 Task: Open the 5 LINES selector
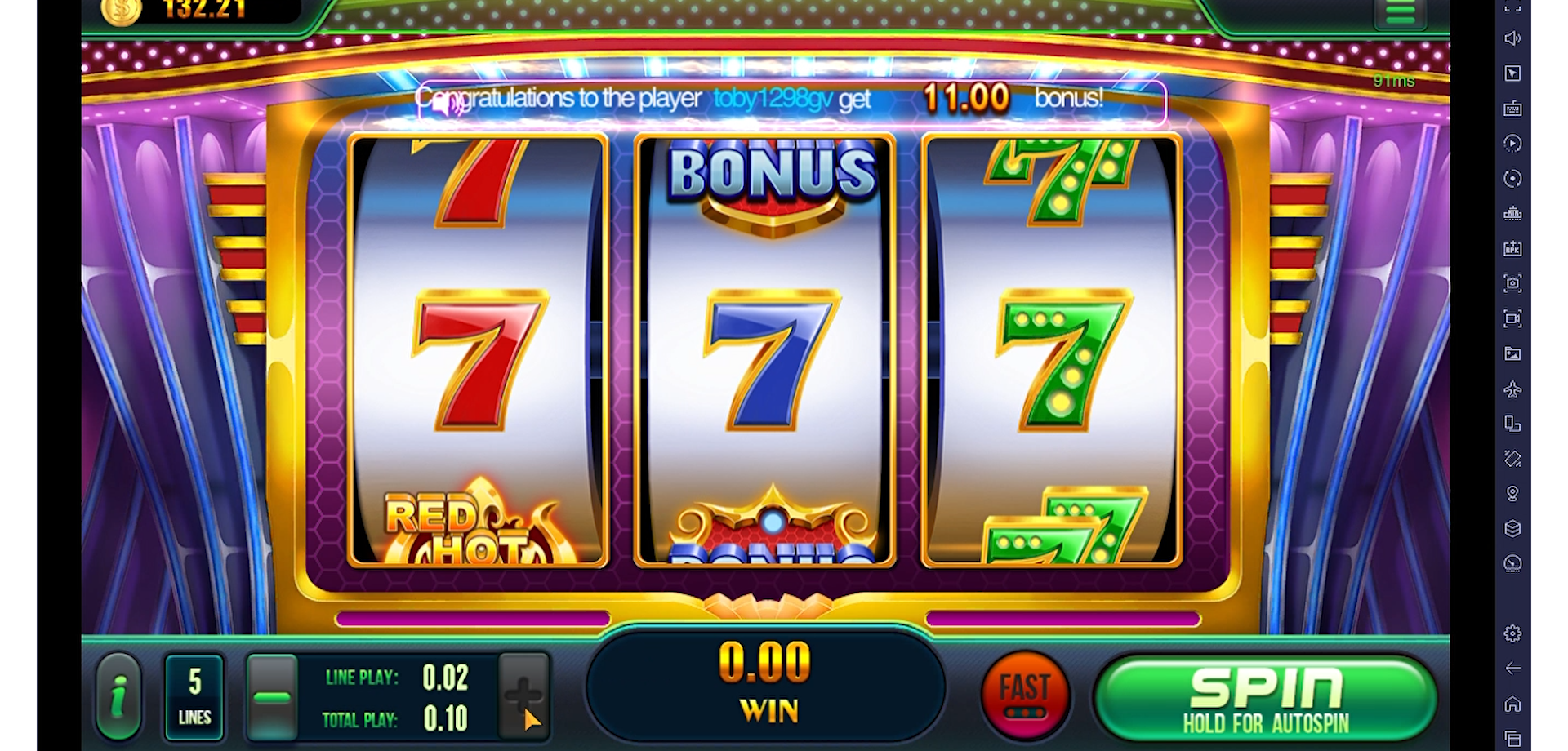click(194, 695)
